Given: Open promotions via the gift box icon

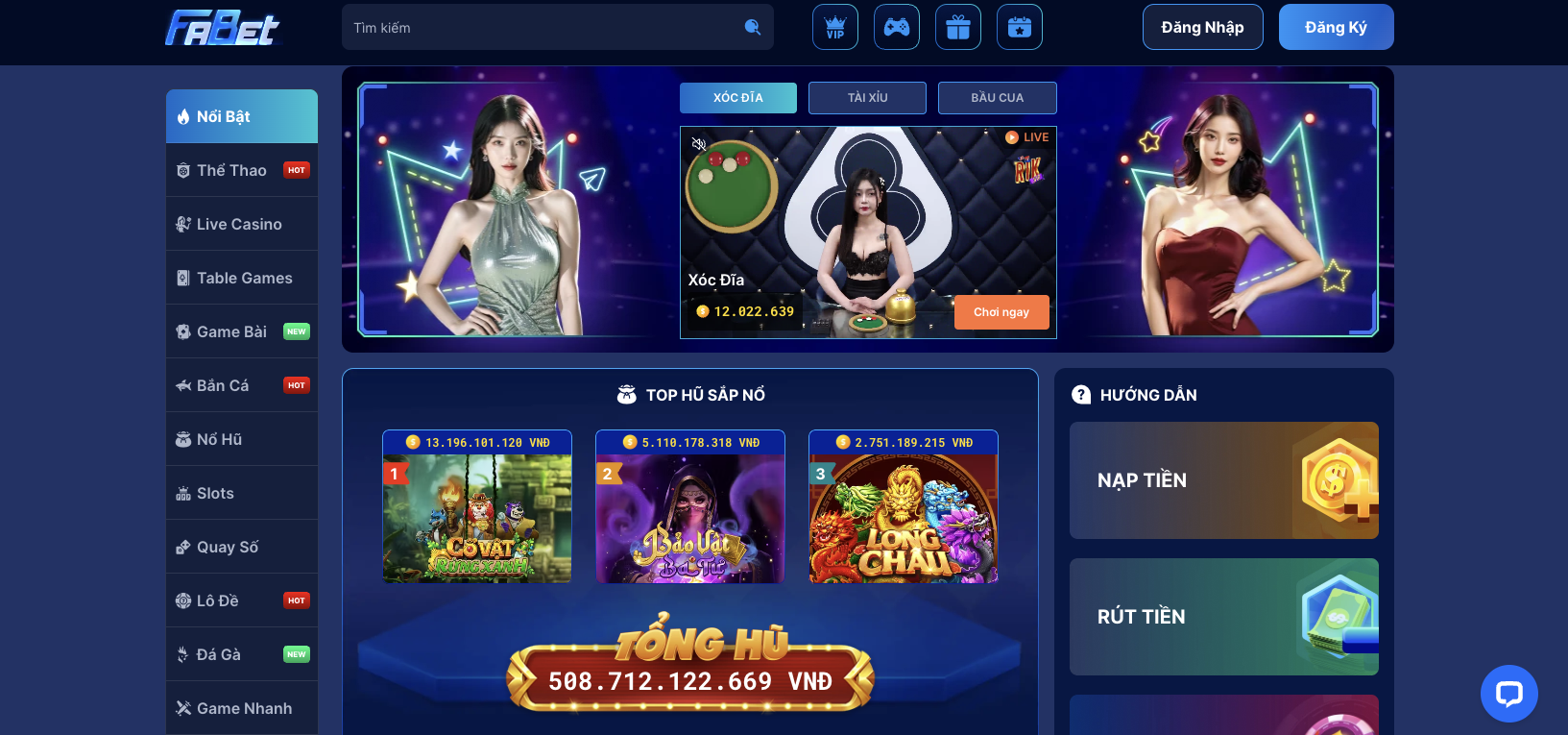Looking at the screenshot, I should click(957, 27).
